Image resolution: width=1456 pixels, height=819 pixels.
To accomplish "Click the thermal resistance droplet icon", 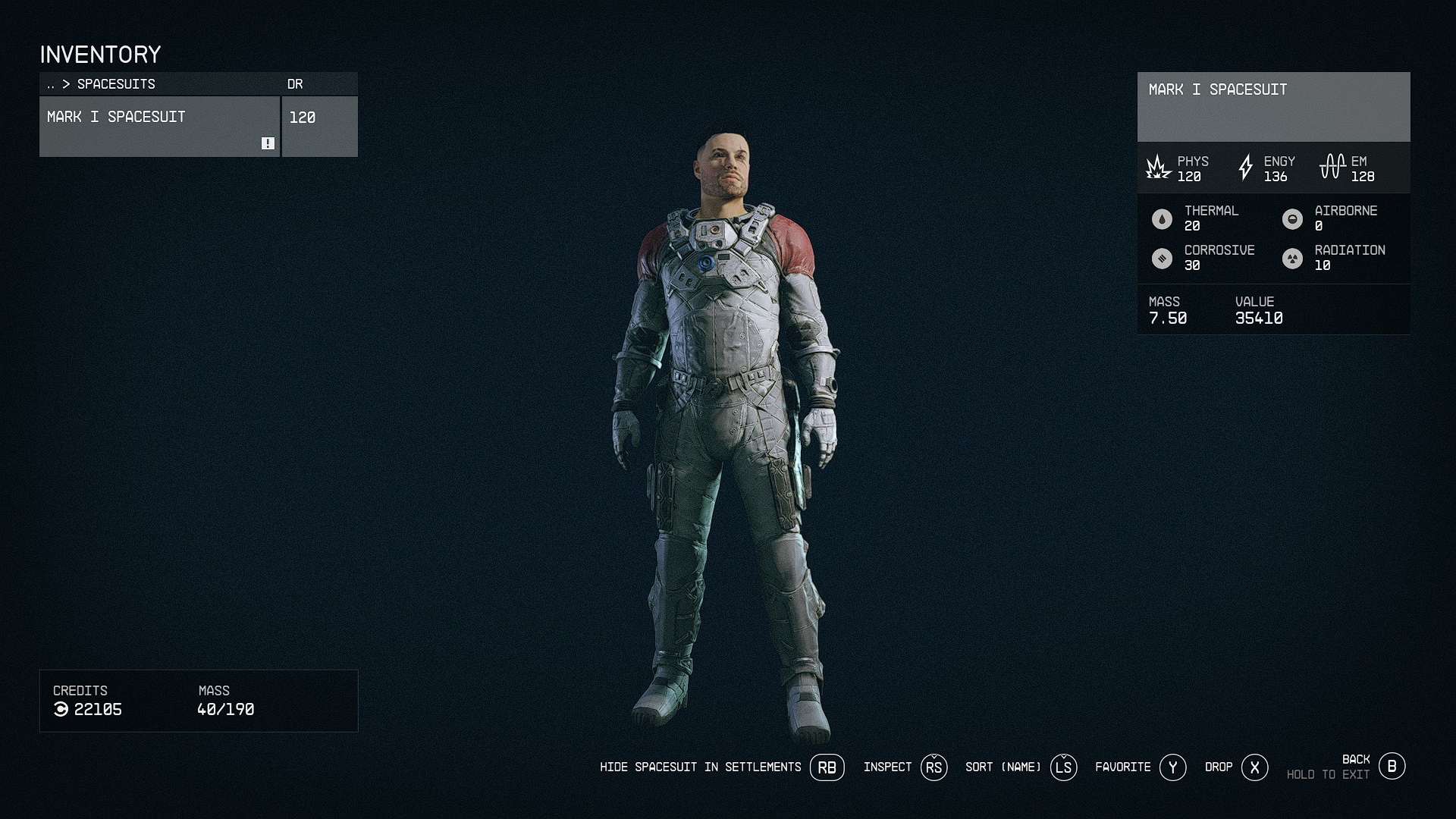I will click(x=1161, y=218).
